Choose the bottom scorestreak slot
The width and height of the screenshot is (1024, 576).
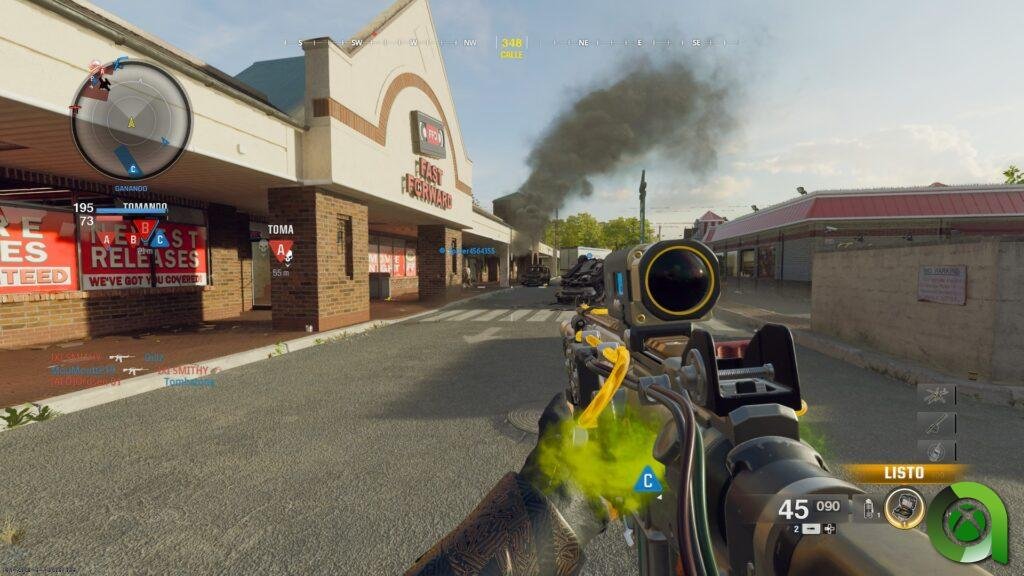936,451
